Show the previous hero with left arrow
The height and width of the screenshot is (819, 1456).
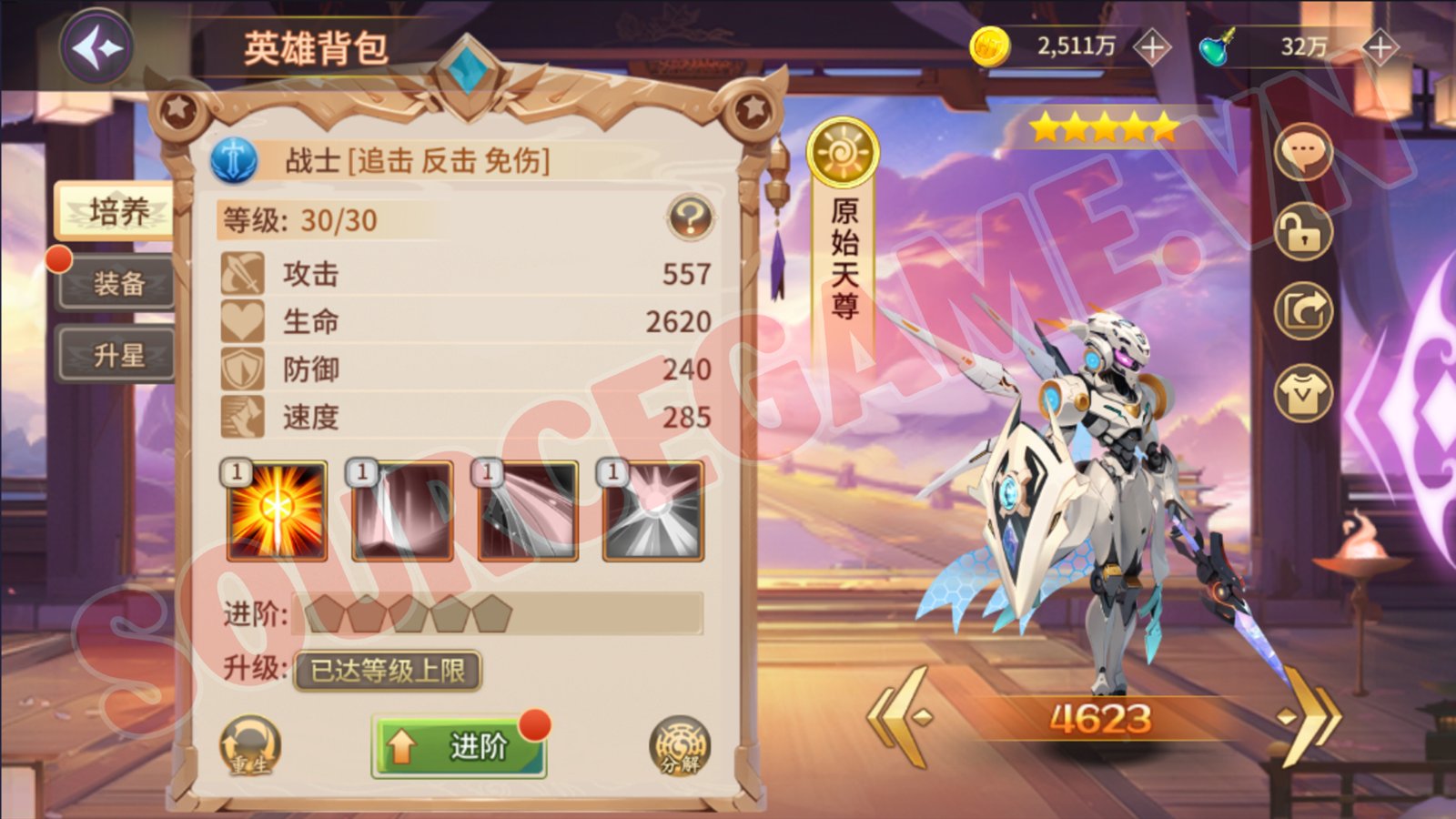(x=901, y=717)
